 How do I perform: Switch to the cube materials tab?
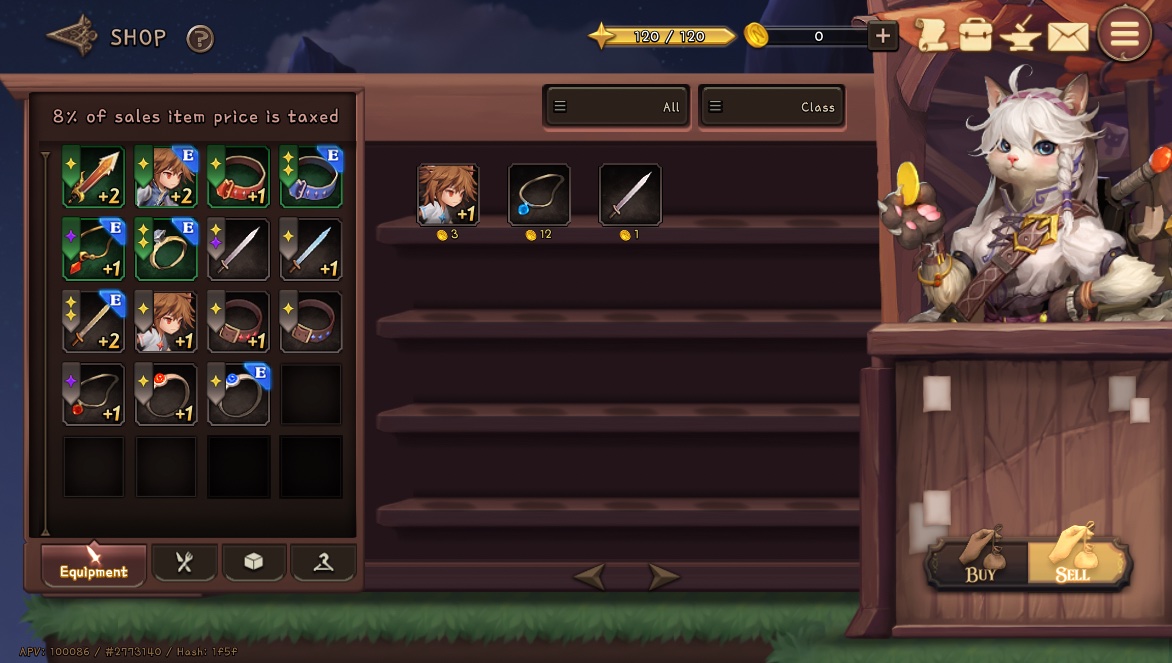click(x=254, y=562)
